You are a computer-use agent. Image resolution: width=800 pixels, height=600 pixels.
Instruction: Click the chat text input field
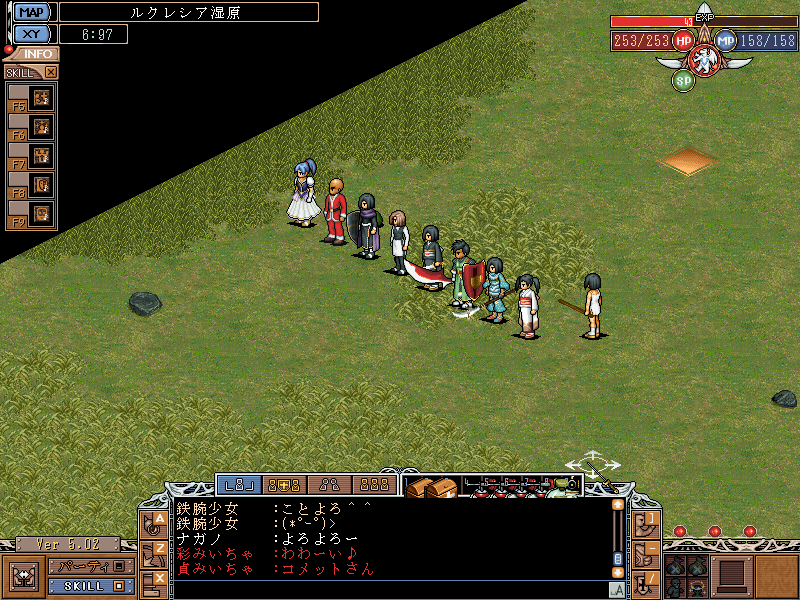click(x=390, y=588)
